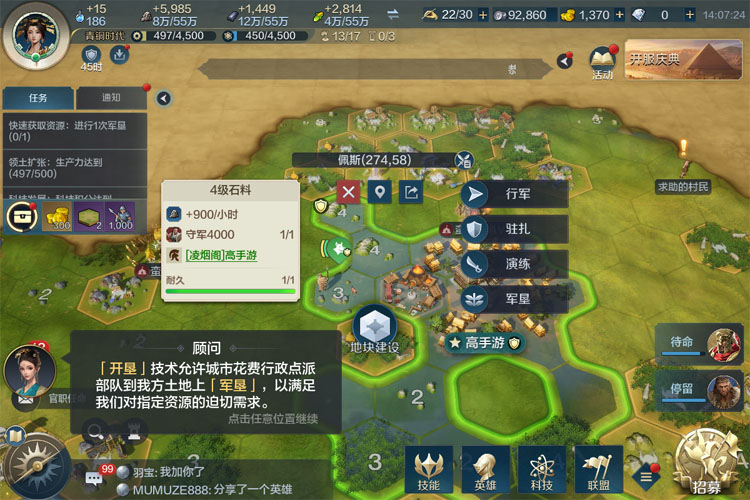Screen dimensions: 750x500
Task: Open the 活动 (Events) book icon
Action: pyautogui.click(x=602, y=61)
